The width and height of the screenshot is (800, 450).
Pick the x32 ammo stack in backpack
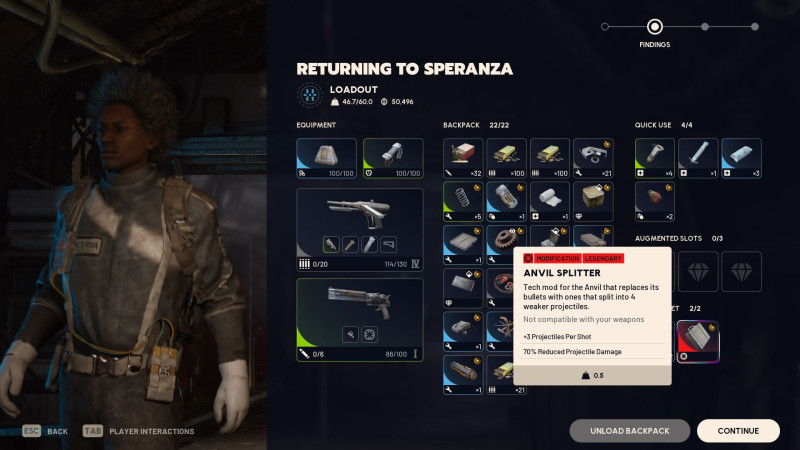pyautogui.click(x=463, y=158)
